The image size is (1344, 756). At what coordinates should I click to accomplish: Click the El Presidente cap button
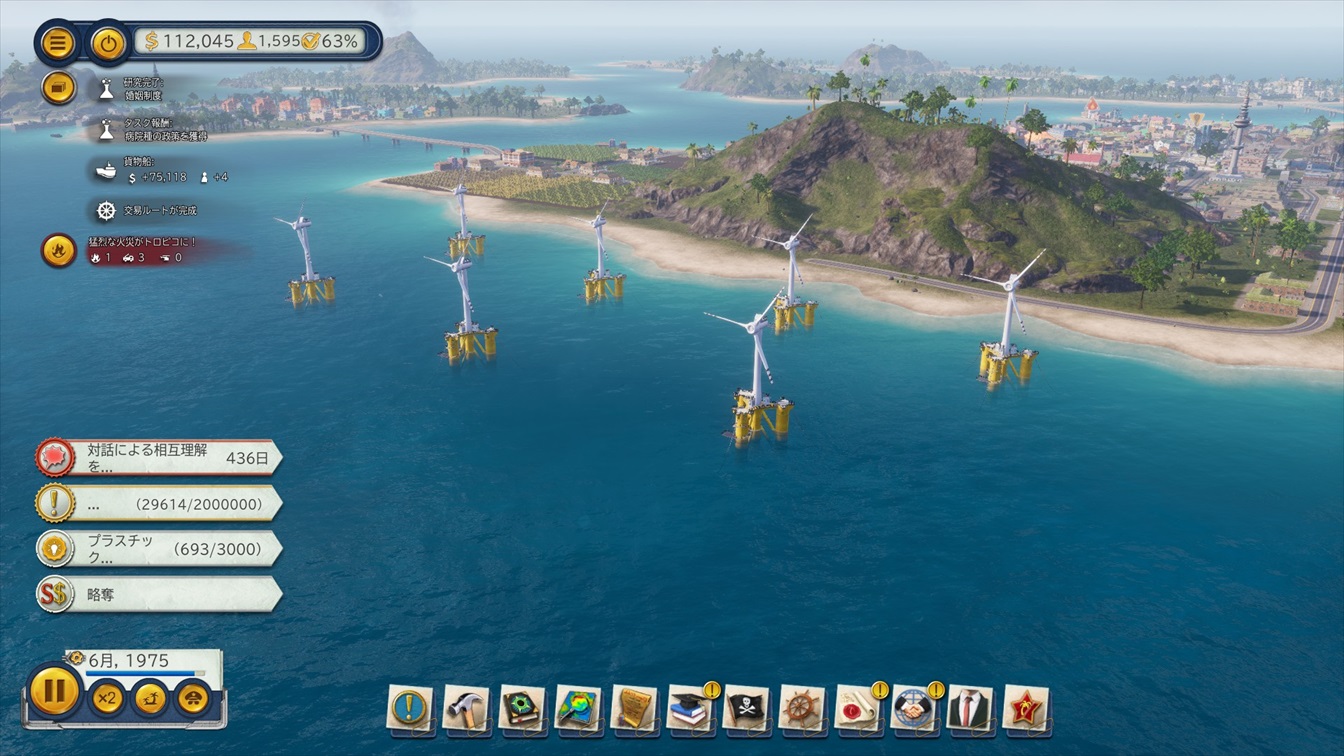(x=193, y=697)
